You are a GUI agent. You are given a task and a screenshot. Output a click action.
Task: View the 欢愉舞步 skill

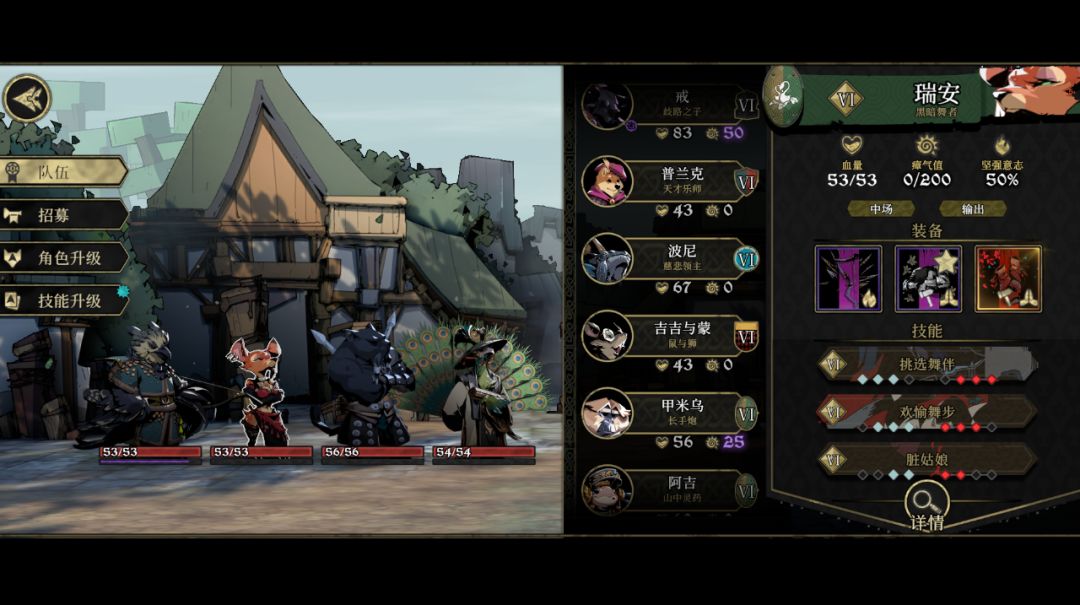coord(926,412)
